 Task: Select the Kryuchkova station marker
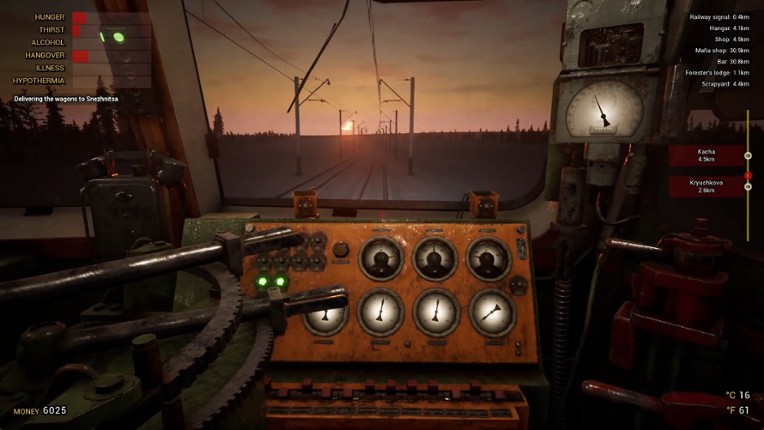(707, 186)
